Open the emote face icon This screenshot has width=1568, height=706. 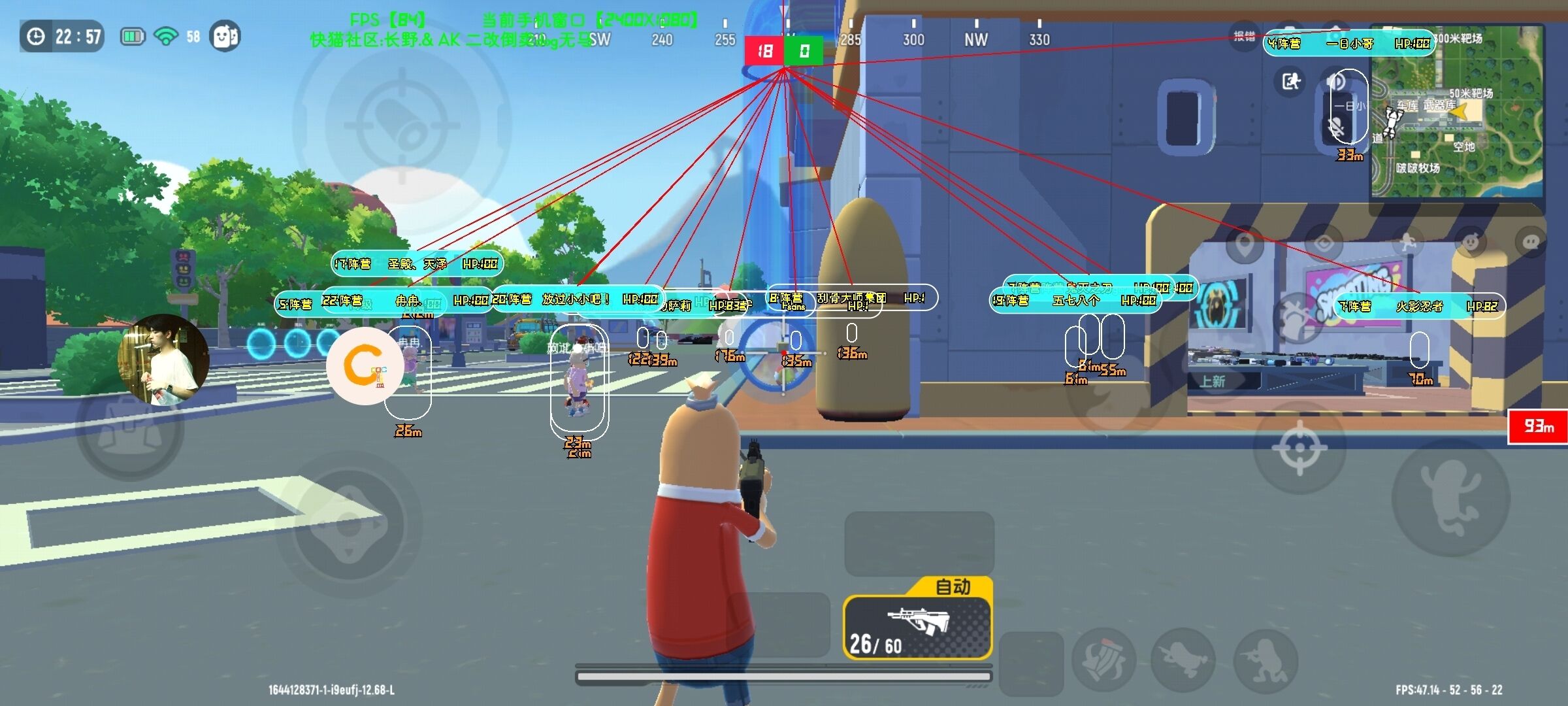tap(1470, 243)
